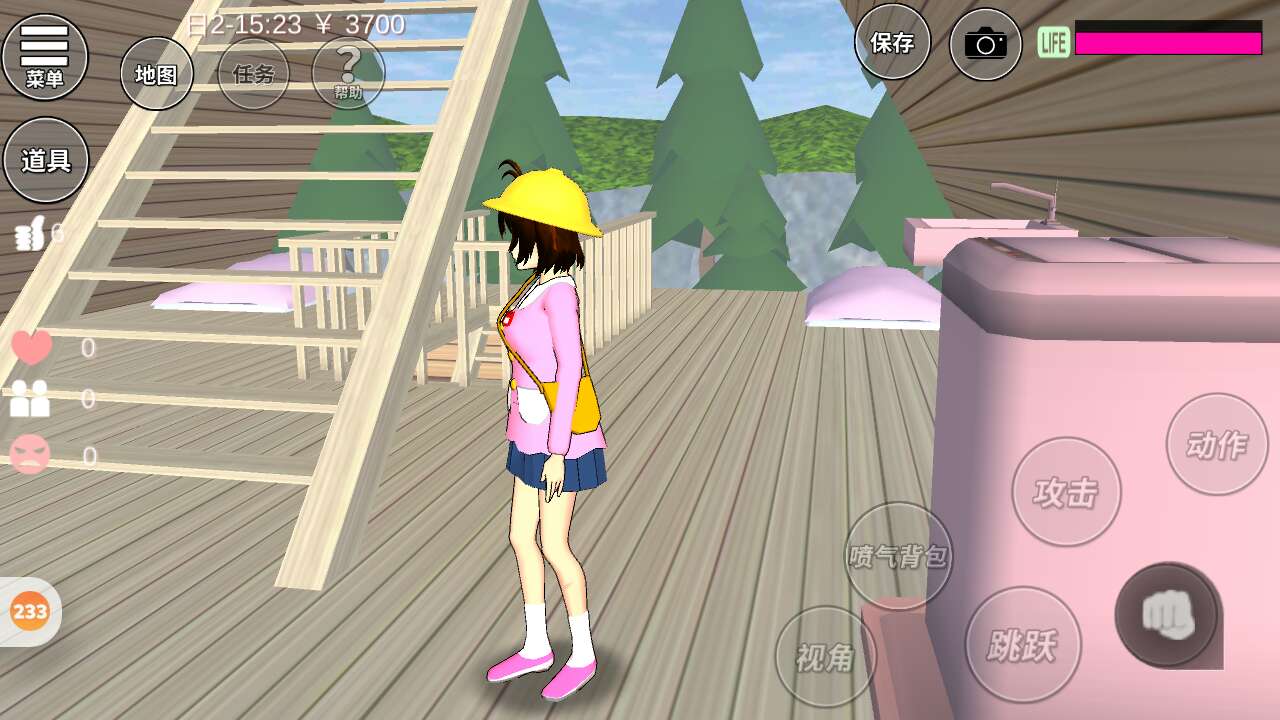The height and width of the screenshot is (720, 1280).
Task: Tap the 攻击 attack button
Action: coord(1066,492)
